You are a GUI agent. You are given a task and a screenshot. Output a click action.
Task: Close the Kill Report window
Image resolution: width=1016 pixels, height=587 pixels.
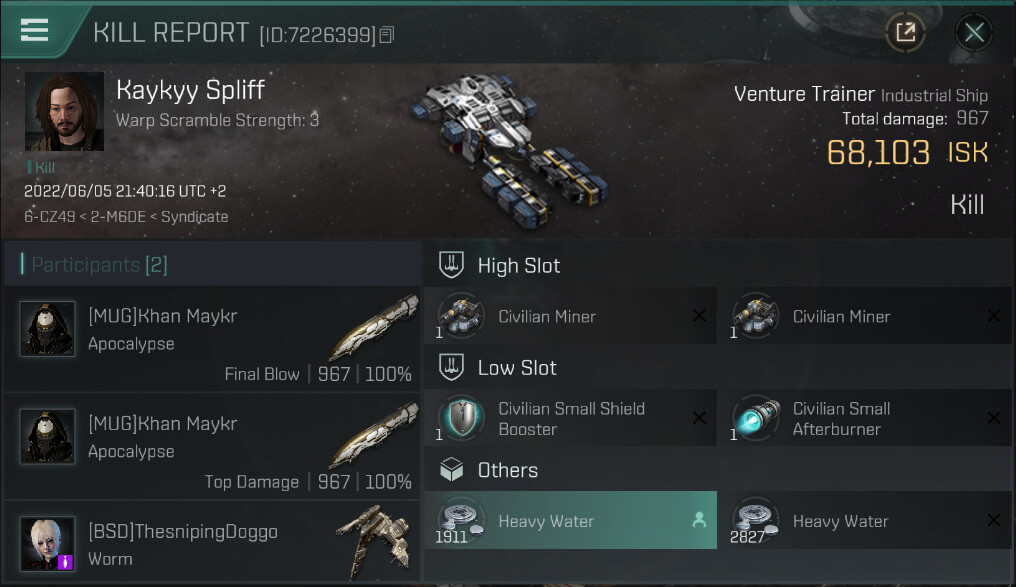[x=973, y=33]
